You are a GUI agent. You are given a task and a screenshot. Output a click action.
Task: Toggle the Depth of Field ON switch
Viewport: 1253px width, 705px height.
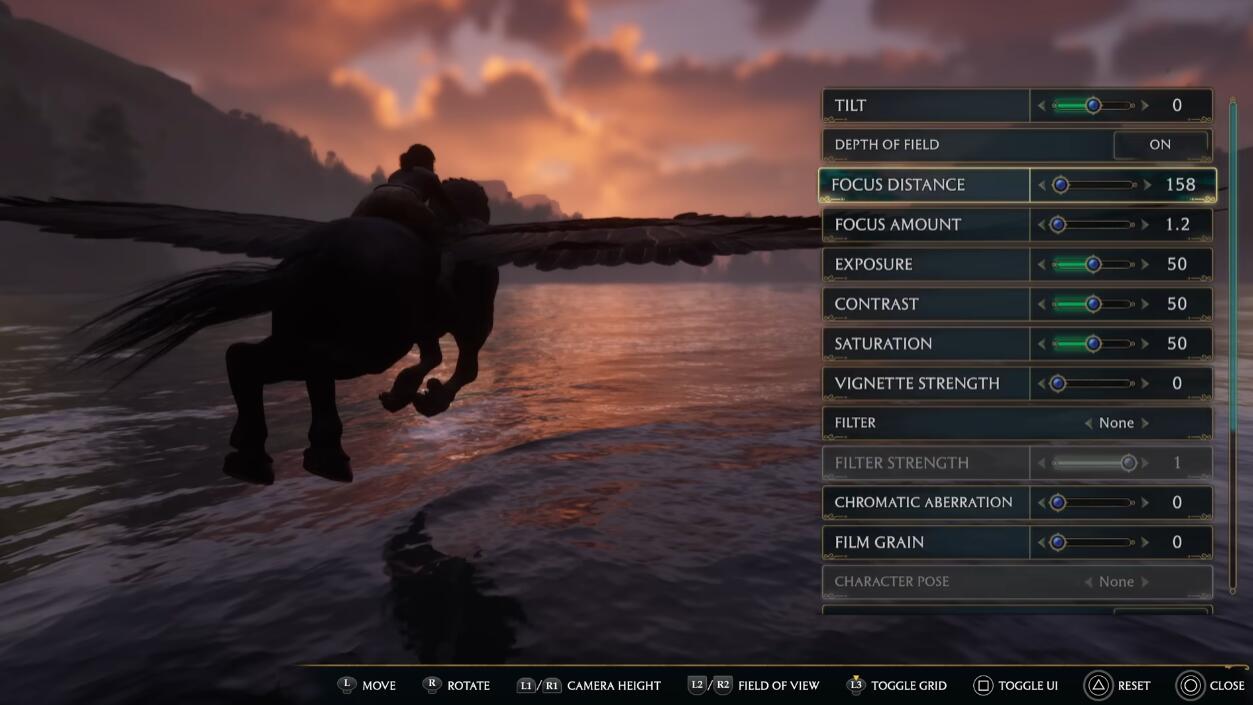1160,145
